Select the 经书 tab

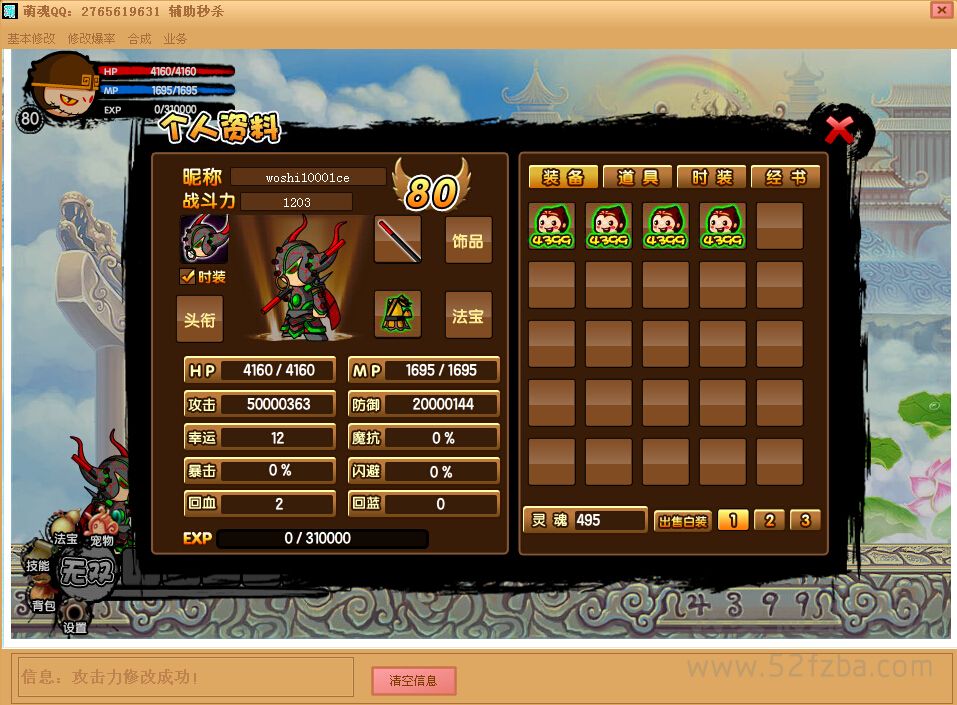[785, 177]
